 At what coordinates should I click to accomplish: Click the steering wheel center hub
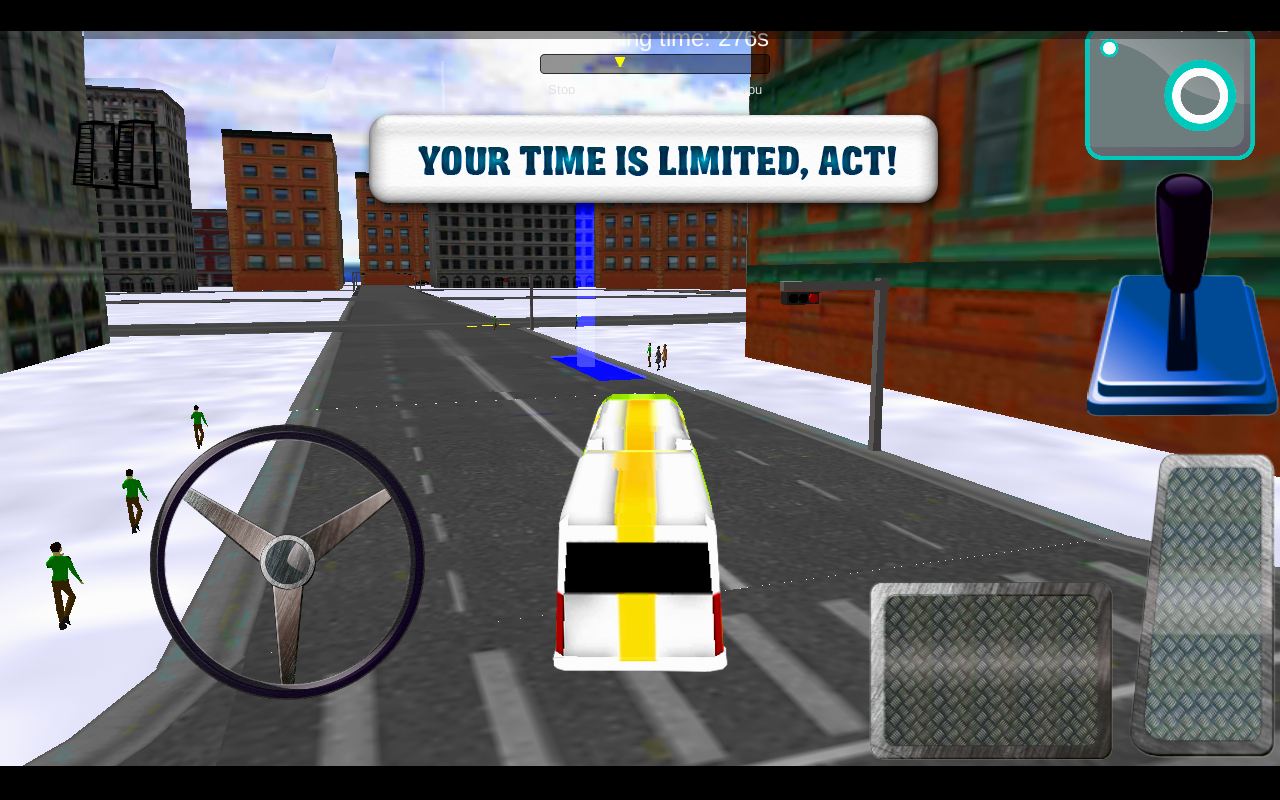tap(288, 561)
